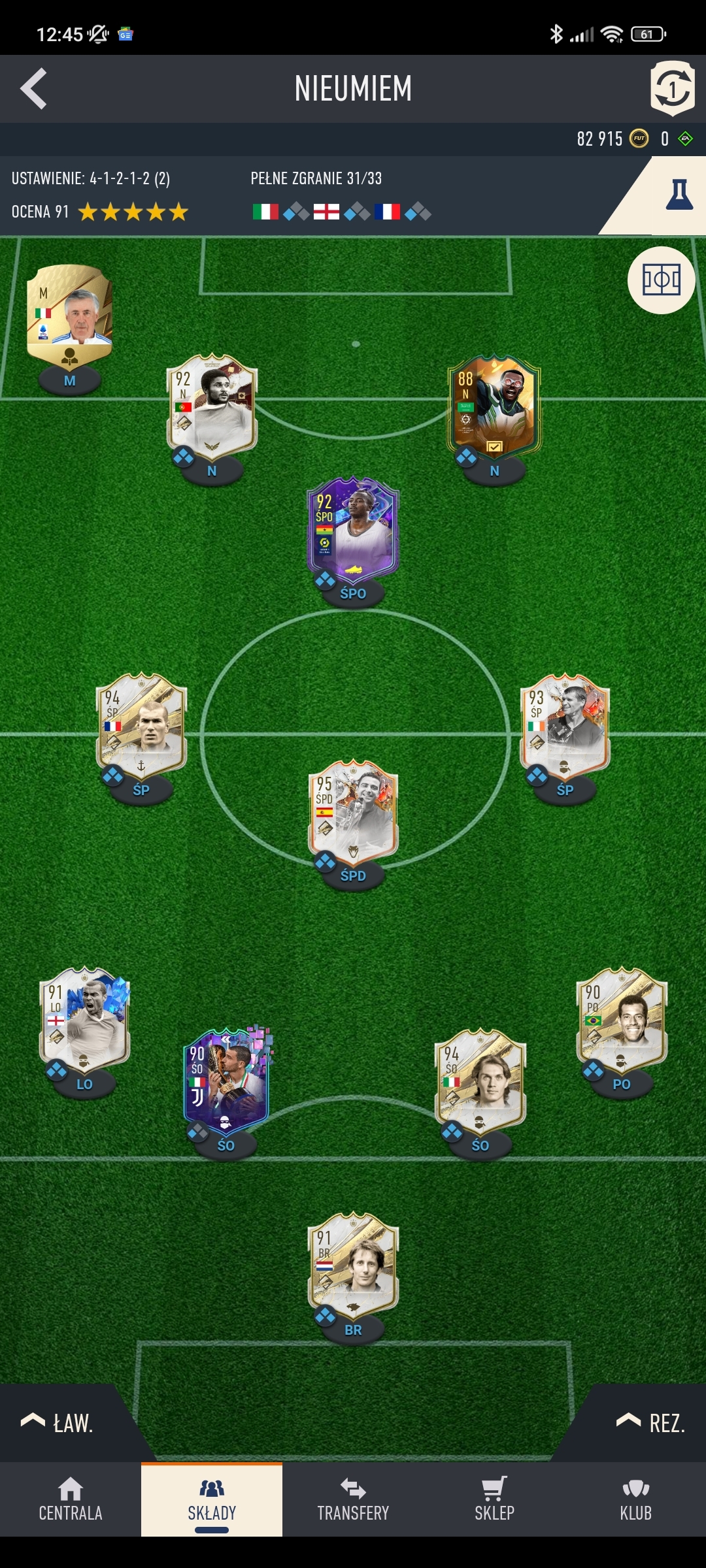
Task: Go back with the top-left arrow
Action: (x=34, y=89)
